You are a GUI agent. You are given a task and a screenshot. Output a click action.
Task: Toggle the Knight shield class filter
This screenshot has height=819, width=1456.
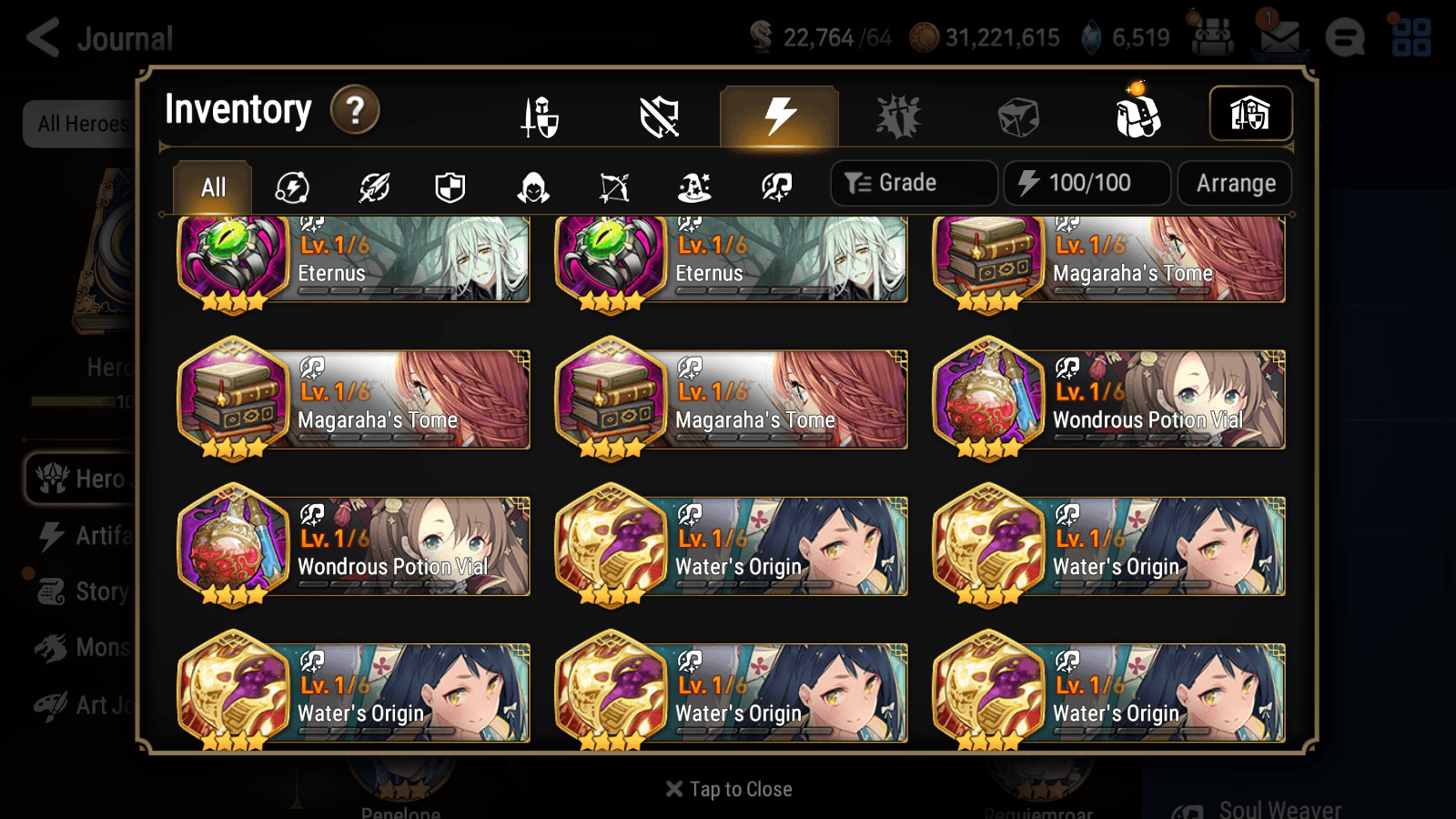point(452,187)
